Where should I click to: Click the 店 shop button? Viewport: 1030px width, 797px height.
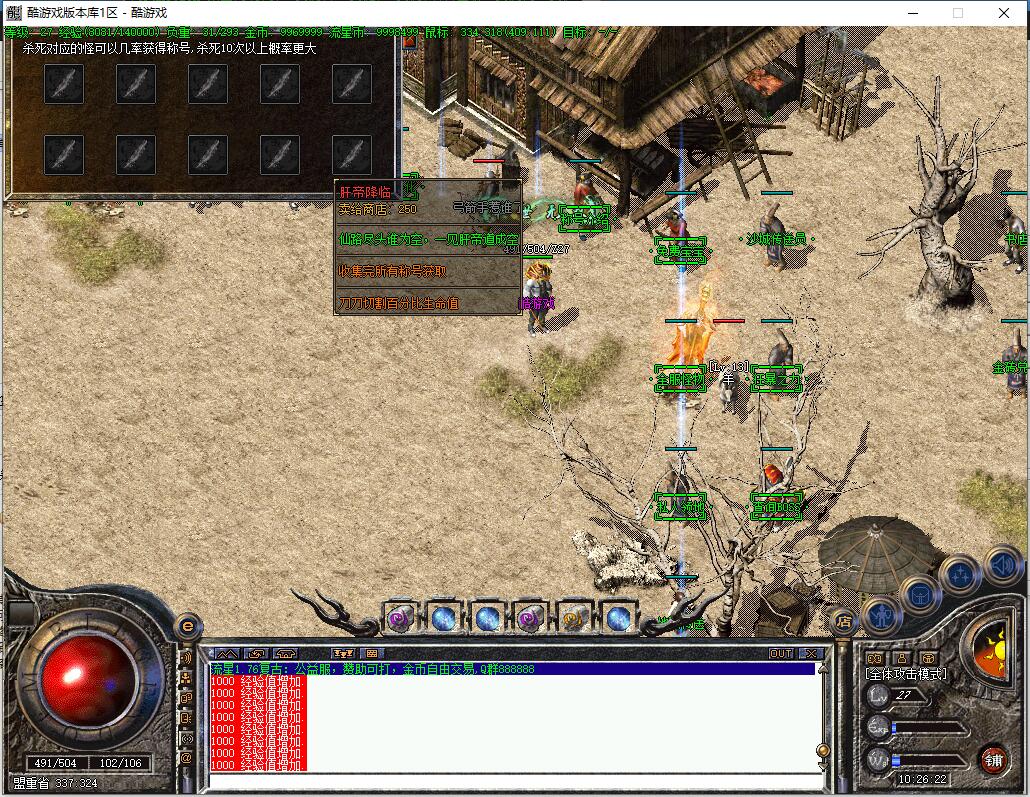pos(842,621)
